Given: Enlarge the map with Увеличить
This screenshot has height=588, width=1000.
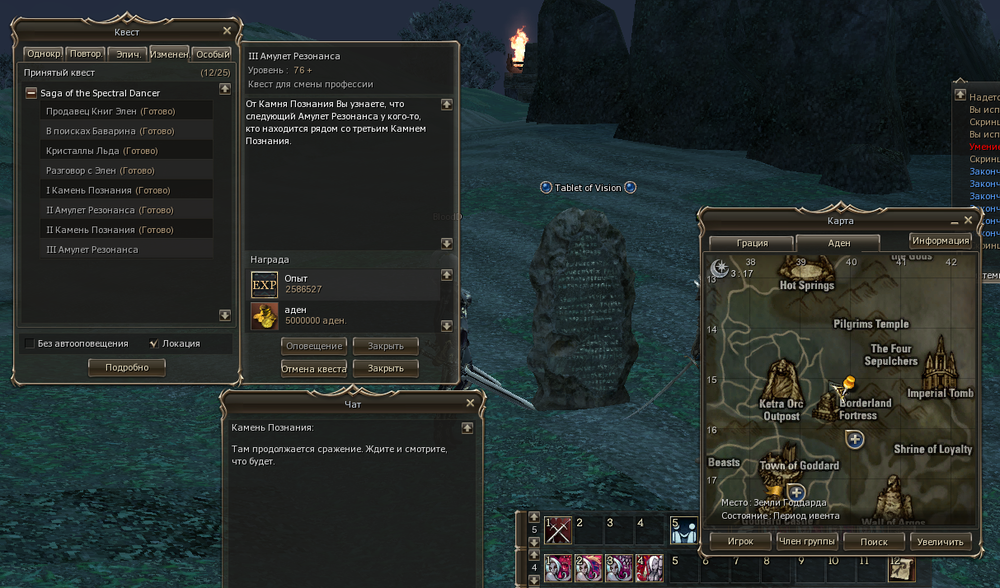Looking at the screenshot, I should point(940,541).
